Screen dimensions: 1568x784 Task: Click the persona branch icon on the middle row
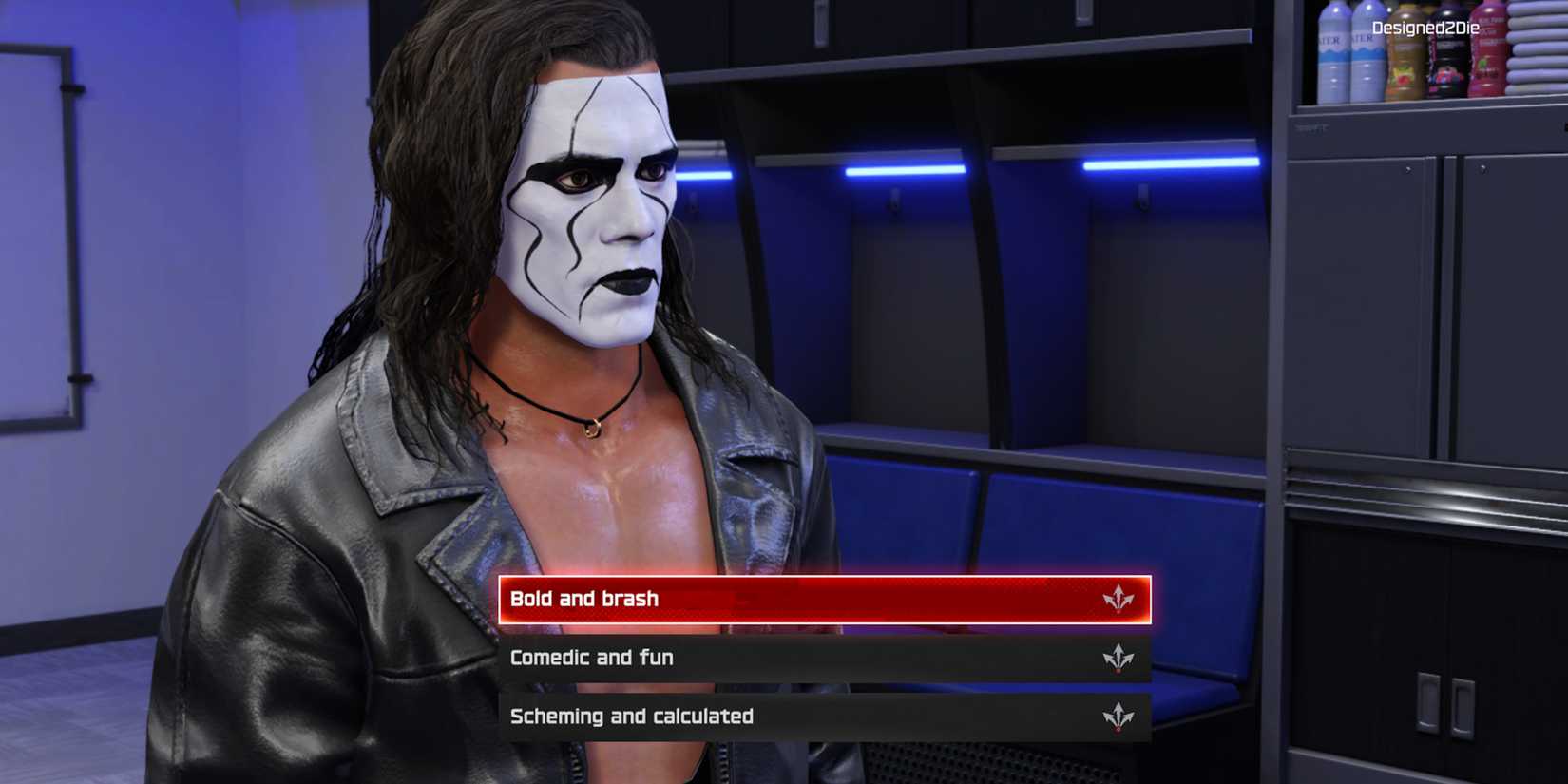[x=1119, y=657]
